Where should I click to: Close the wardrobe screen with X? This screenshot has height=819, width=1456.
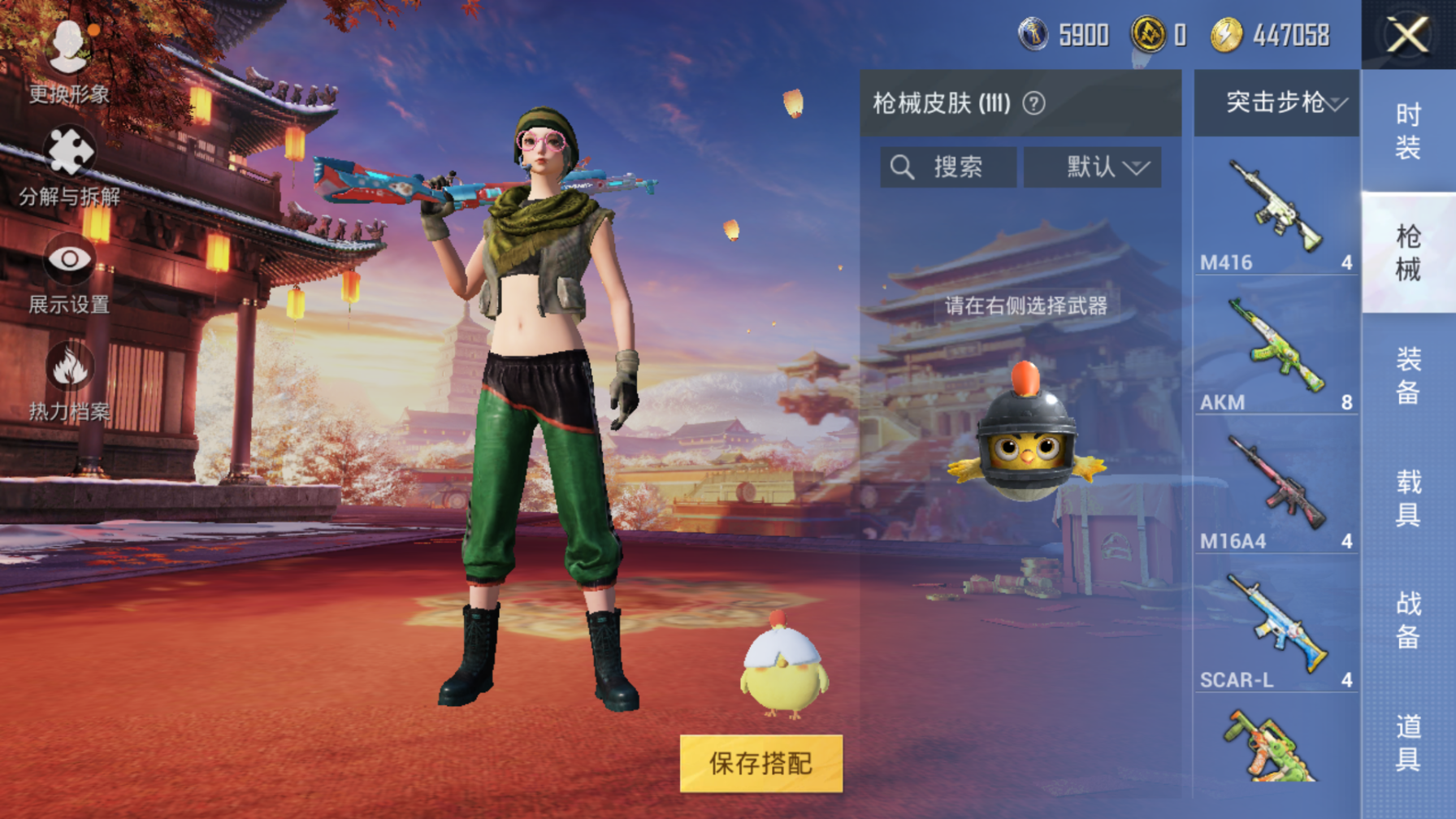[1407, 36]
